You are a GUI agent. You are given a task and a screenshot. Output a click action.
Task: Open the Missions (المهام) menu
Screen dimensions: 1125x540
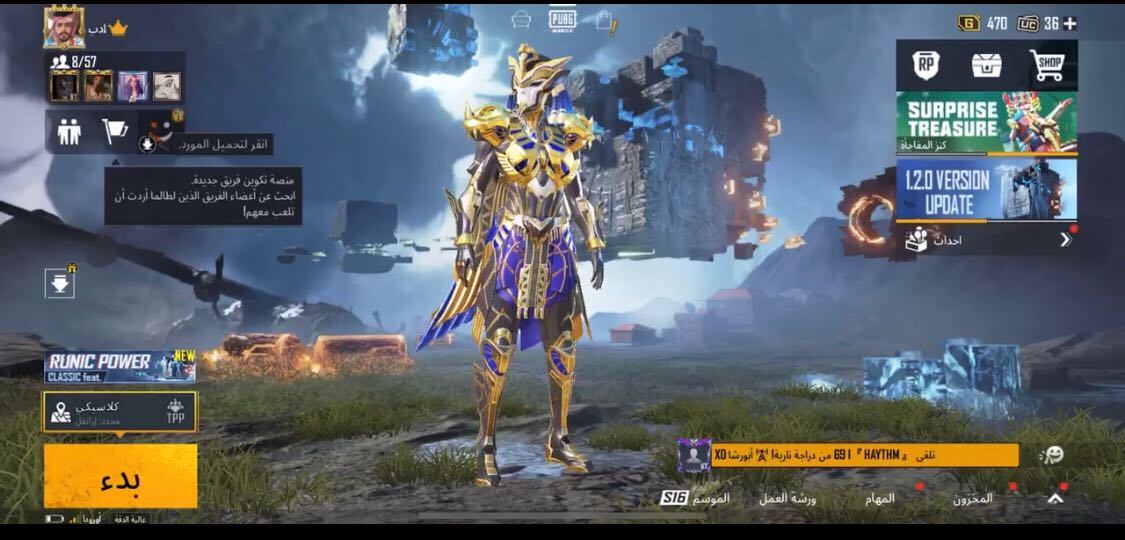point(880,497)
